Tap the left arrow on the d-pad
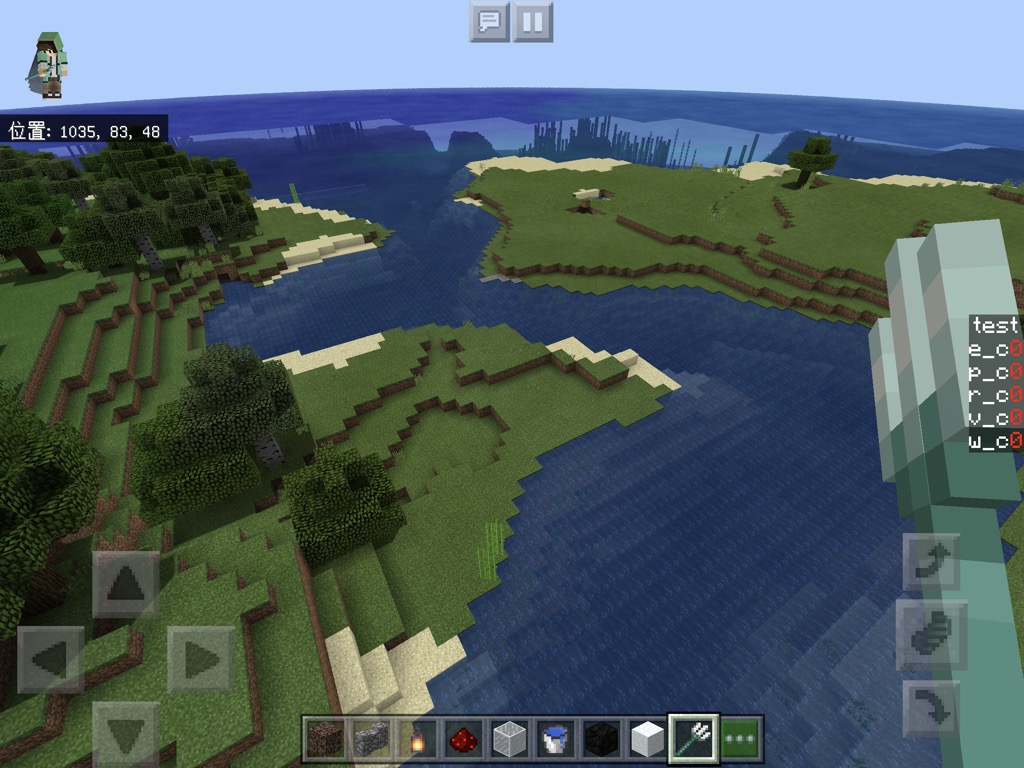The width and height of the screenshot is (1024, 768). click(51, 659)
